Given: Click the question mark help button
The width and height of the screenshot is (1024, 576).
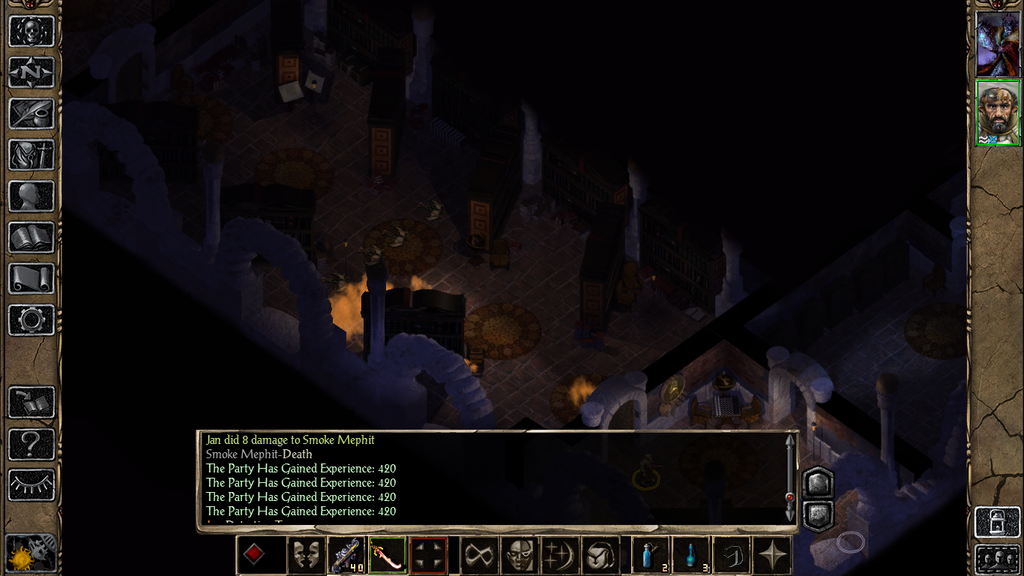Looking at the screenshot, I should click(31, 443).
